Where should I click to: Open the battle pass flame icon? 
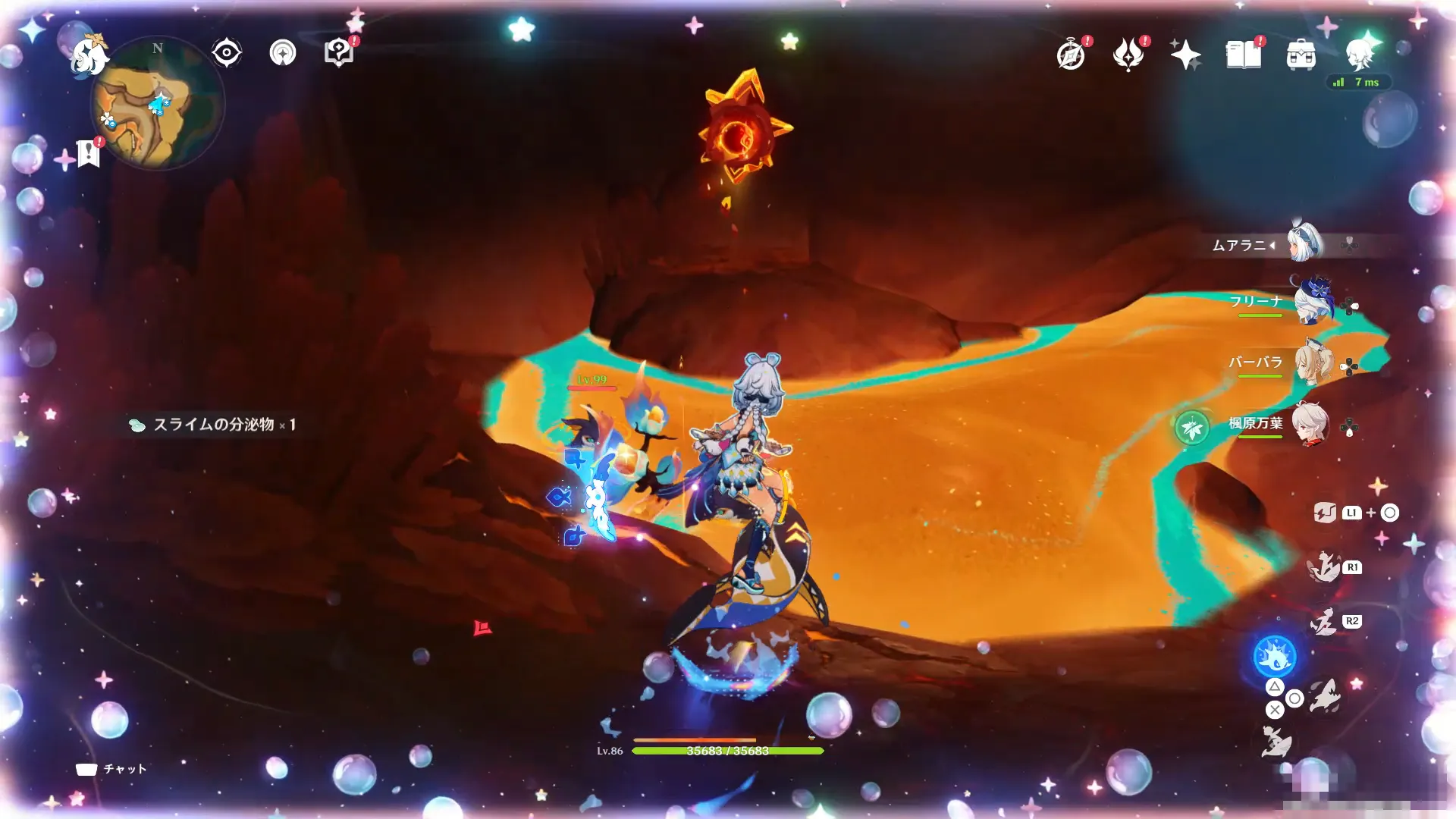[1128, 55]
